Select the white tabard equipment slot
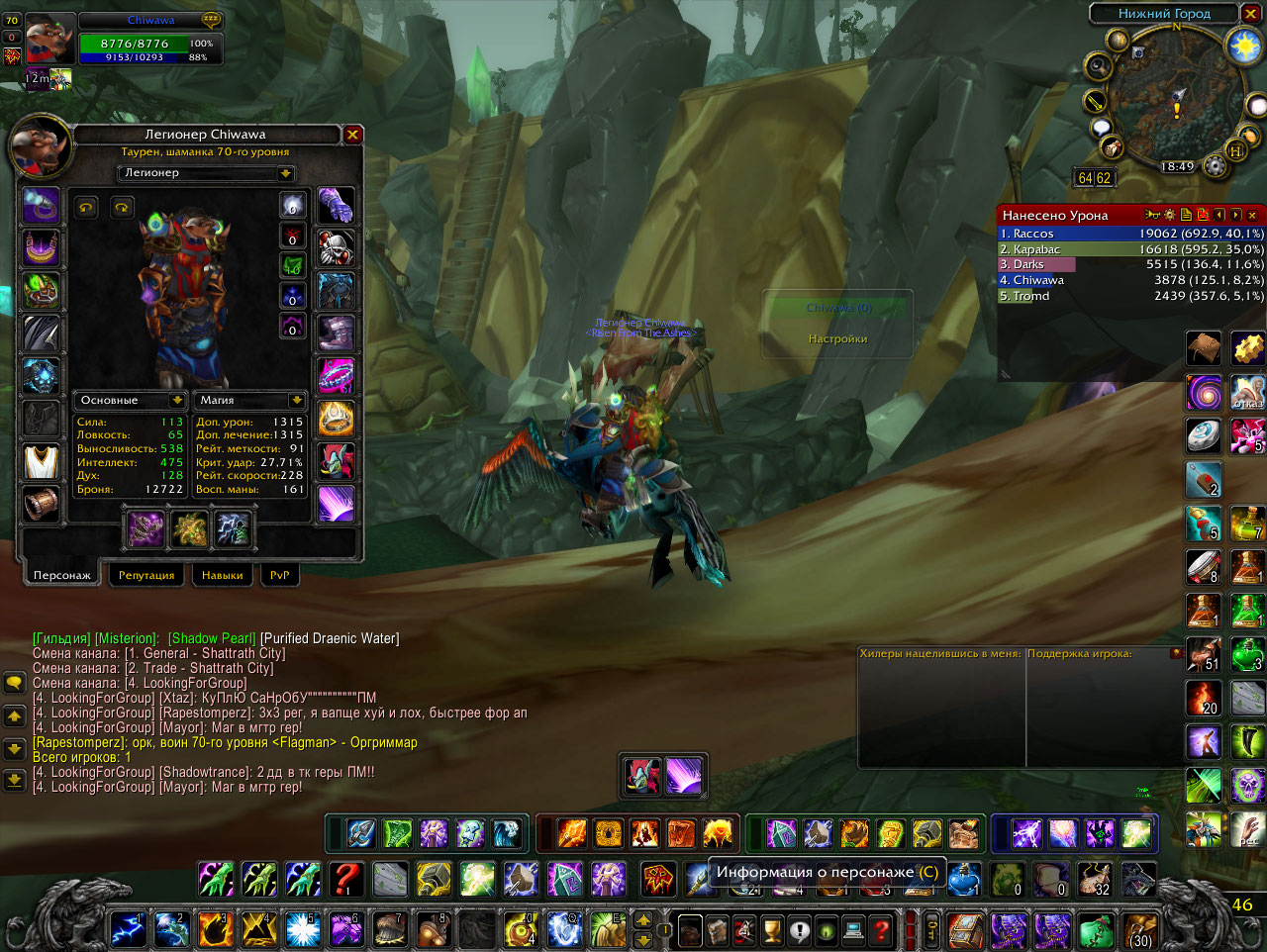Image resolution: width=1267 pixels, height=952 pixels. click(x=41, y=462)
